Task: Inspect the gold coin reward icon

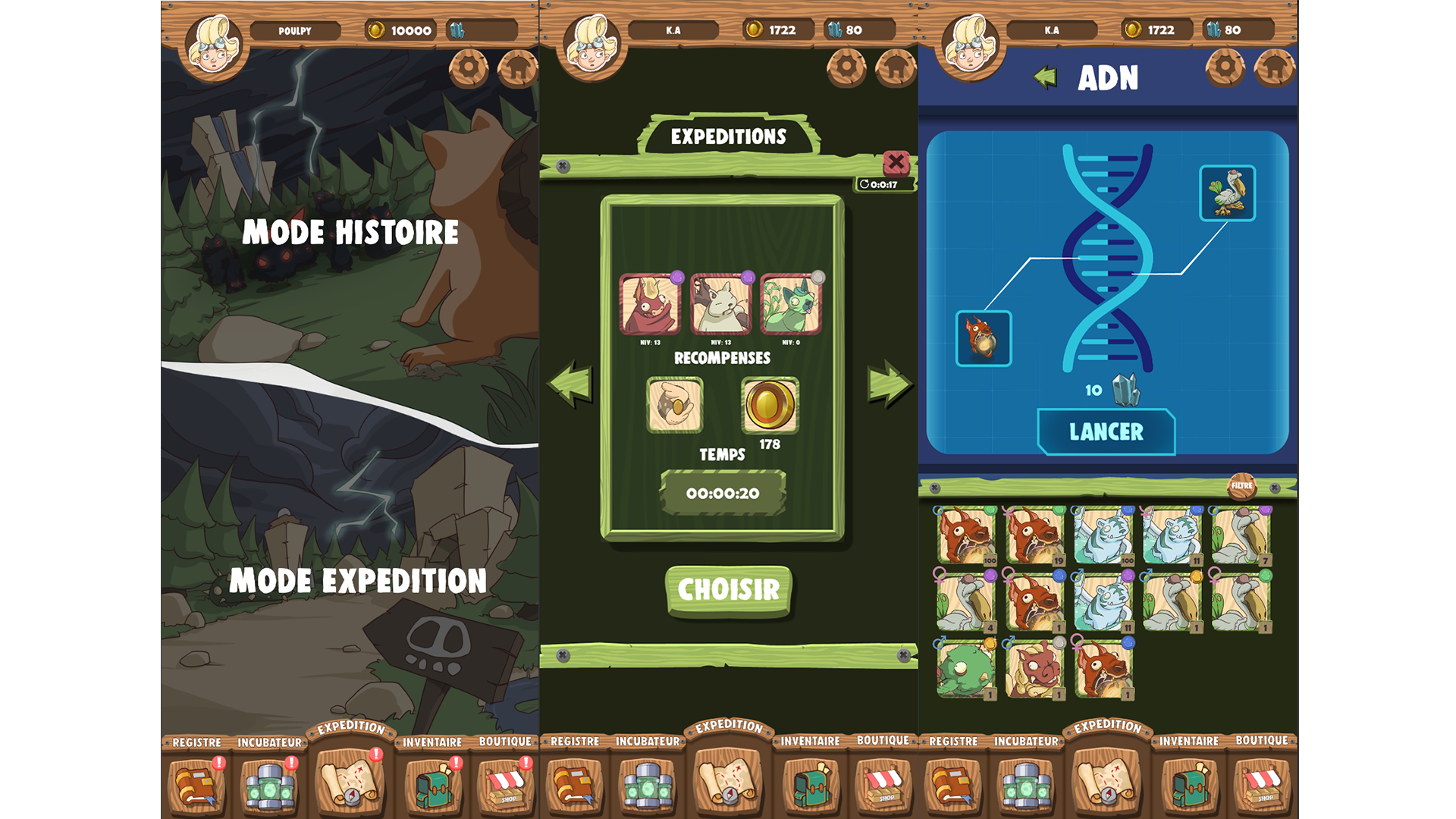Action: click(770, 405)
